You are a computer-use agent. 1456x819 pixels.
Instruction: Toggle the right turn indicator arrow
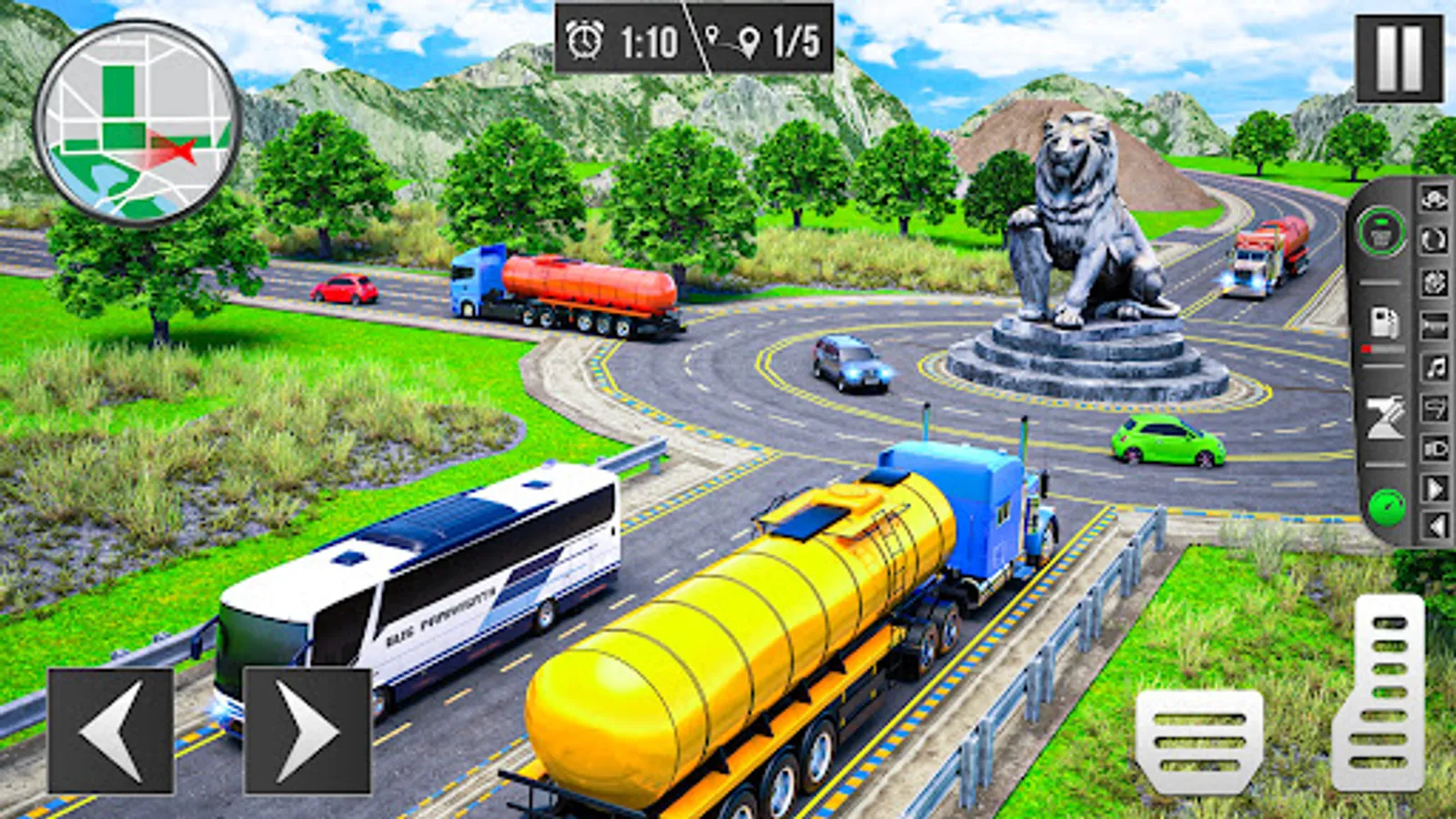click(x=1434, y=490)
